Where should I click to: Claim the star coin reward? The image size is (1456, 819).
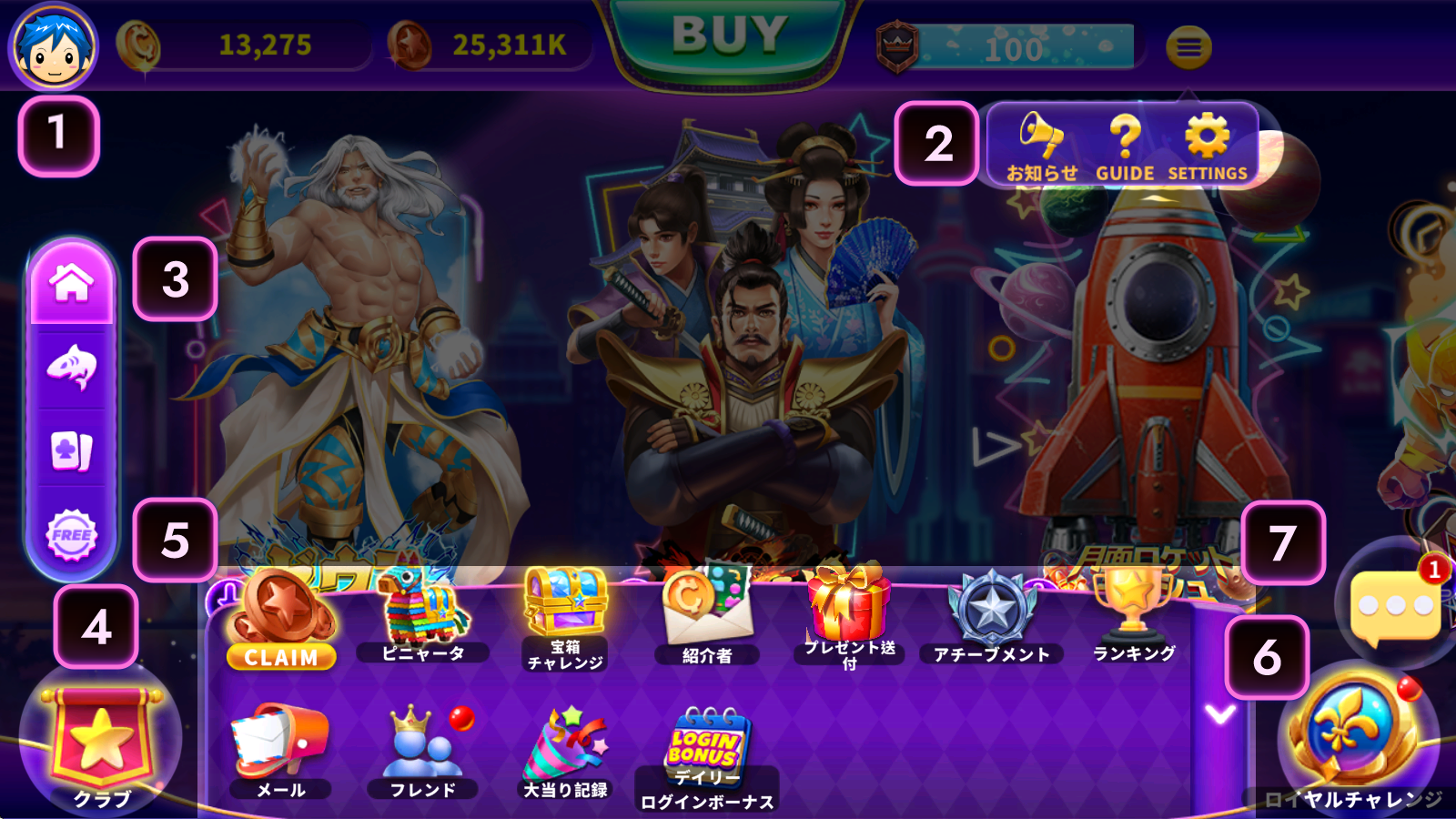coord(281,621)
